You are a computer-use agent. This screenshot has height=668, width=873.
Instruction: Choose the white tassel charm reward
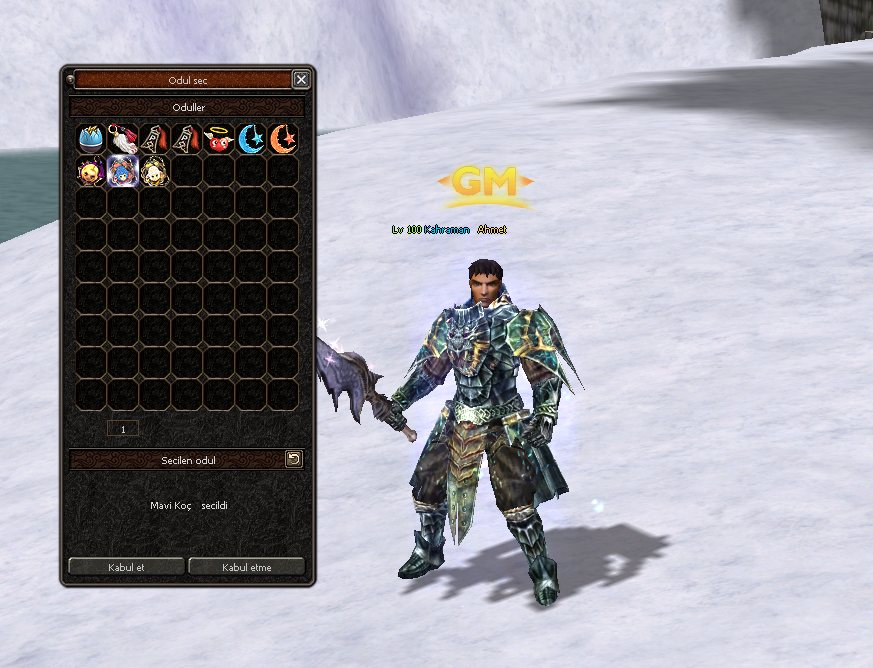(x=123, y=138)
